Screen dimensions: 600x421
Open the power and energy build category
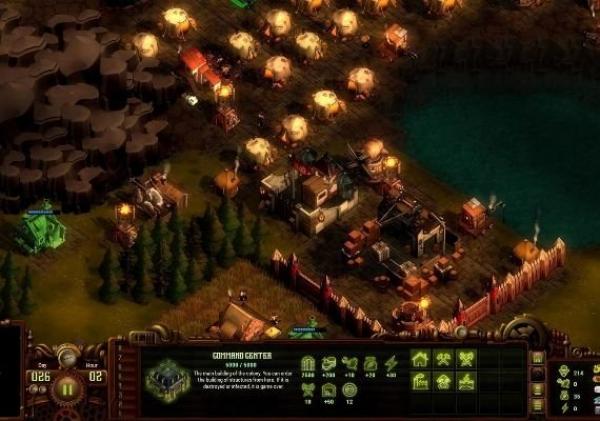[x=442, y=381]
